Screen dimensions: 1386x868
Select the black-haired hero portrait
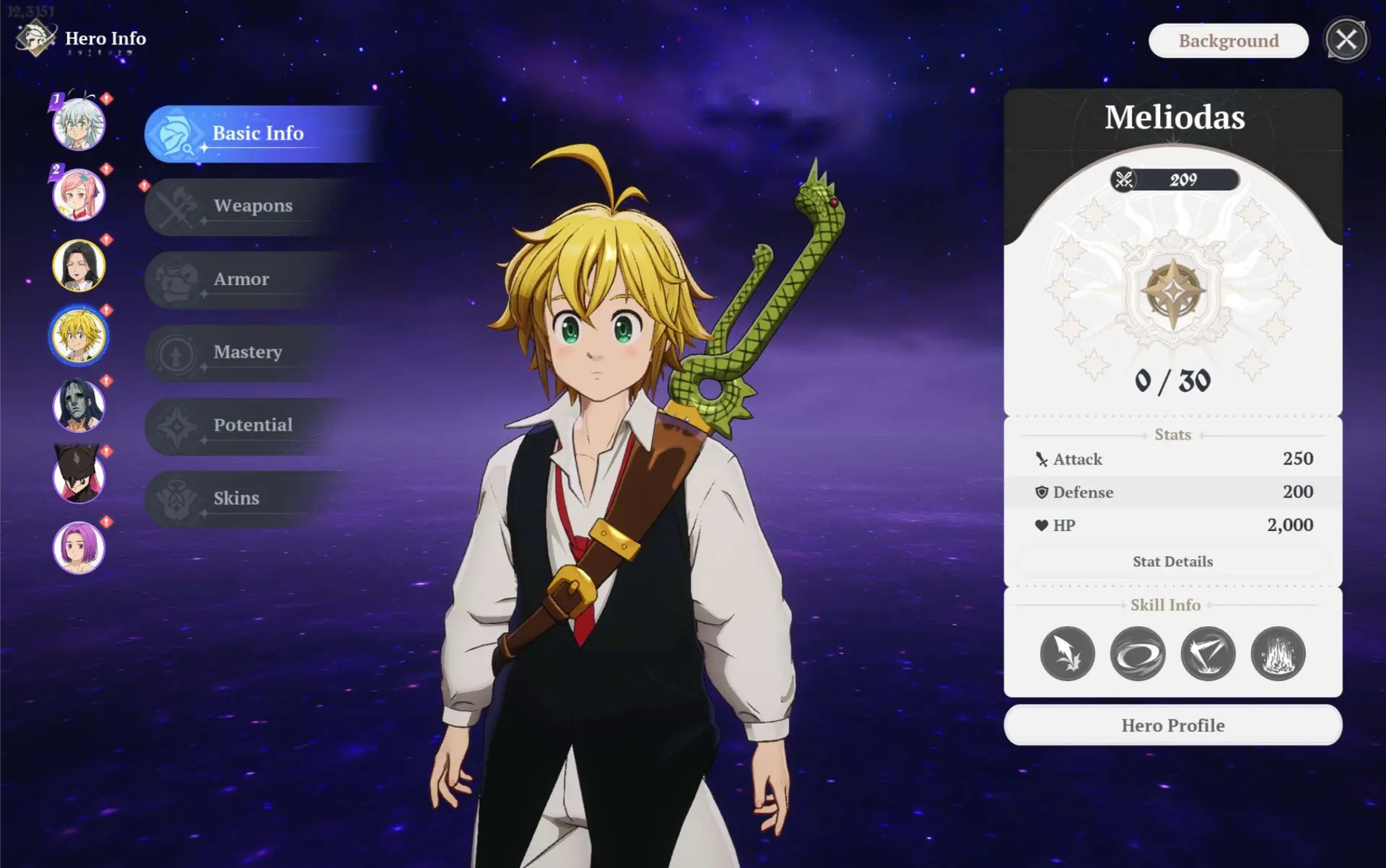point(79,266)
